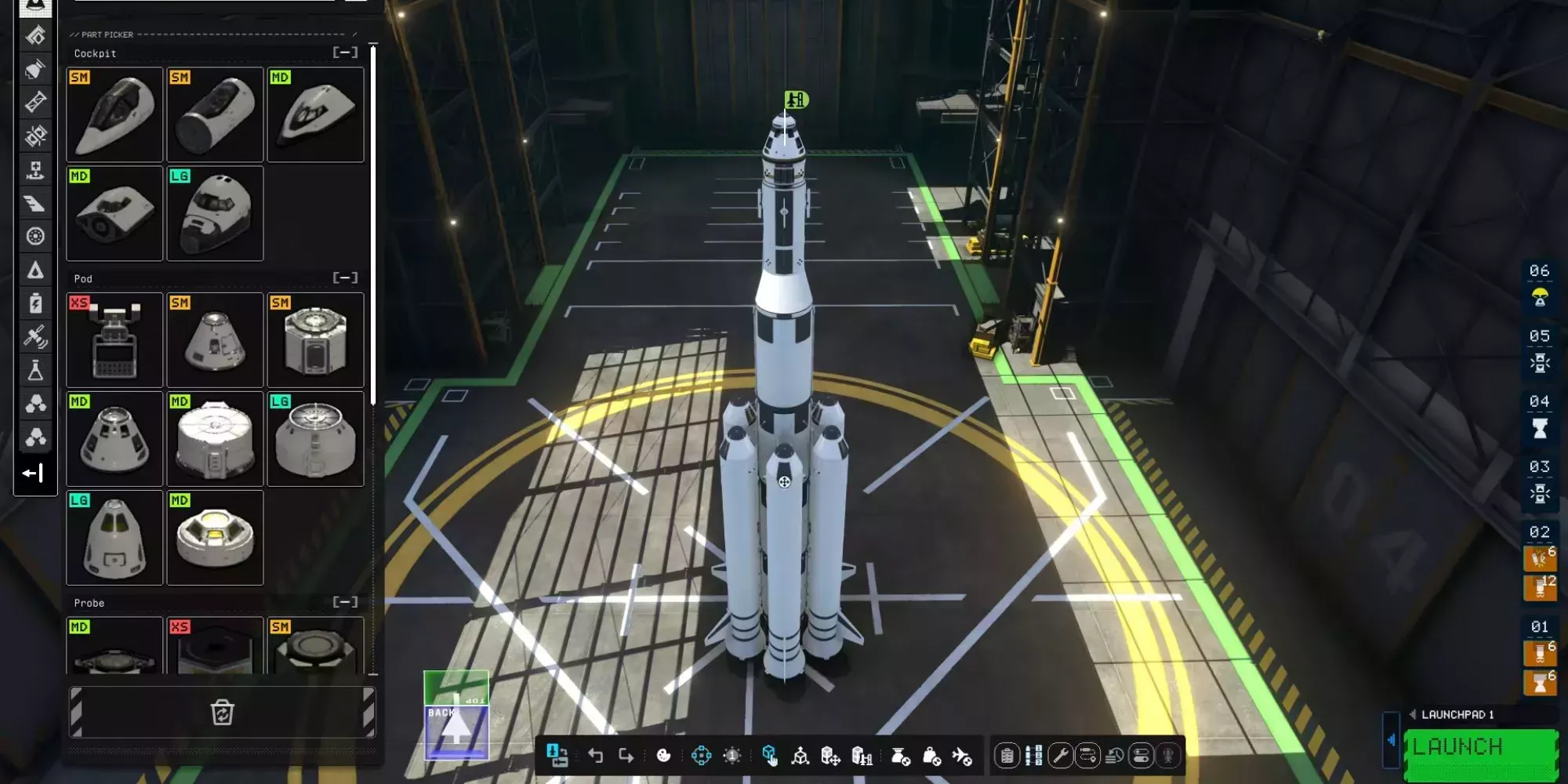
Task: Launch the rocket with the green LAUNCH button
Action: coord(1480,749)
